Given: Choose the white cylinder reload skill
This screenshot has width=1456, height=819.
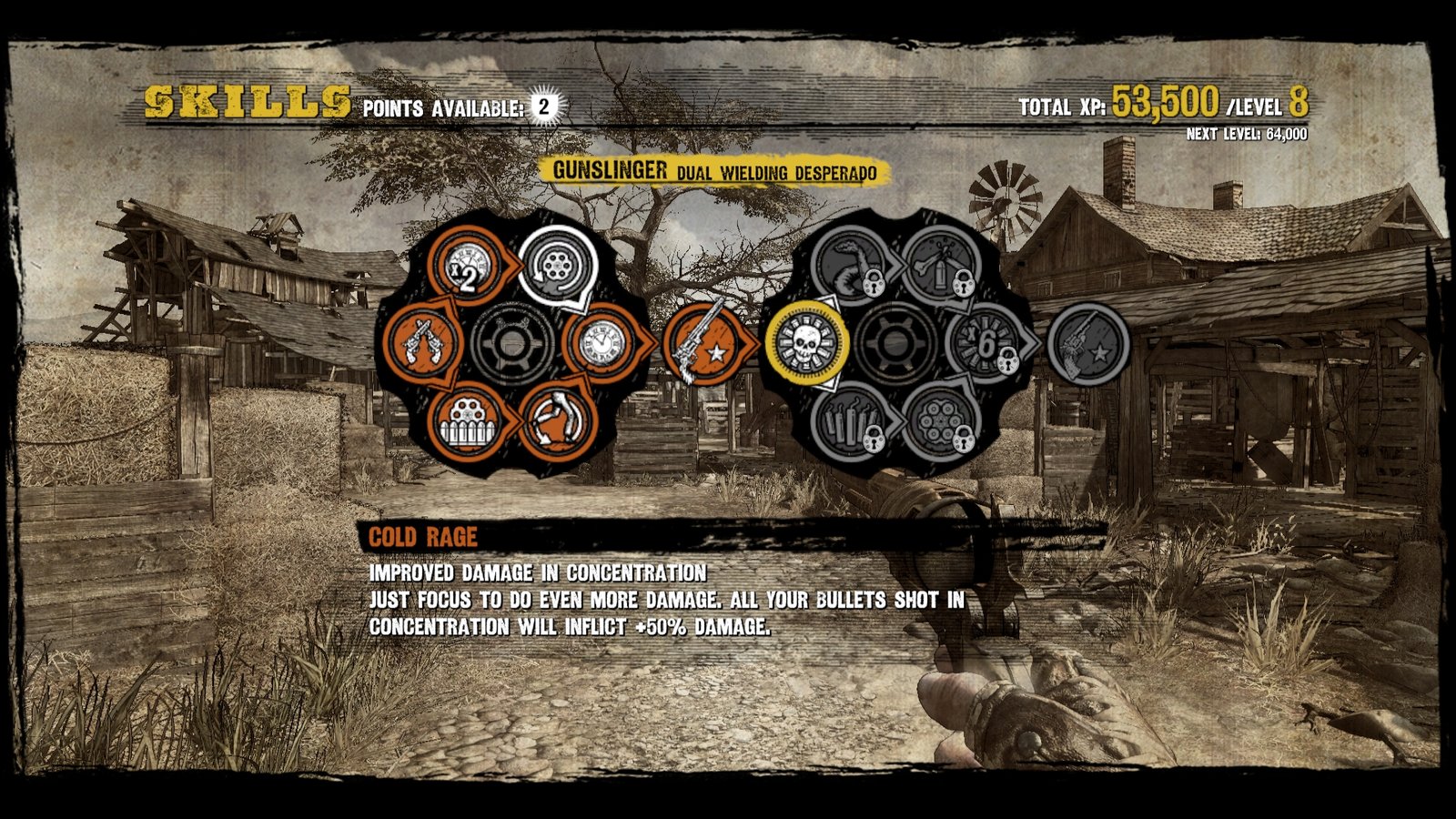Looking at the screenshot, I should tap(557, 266).
